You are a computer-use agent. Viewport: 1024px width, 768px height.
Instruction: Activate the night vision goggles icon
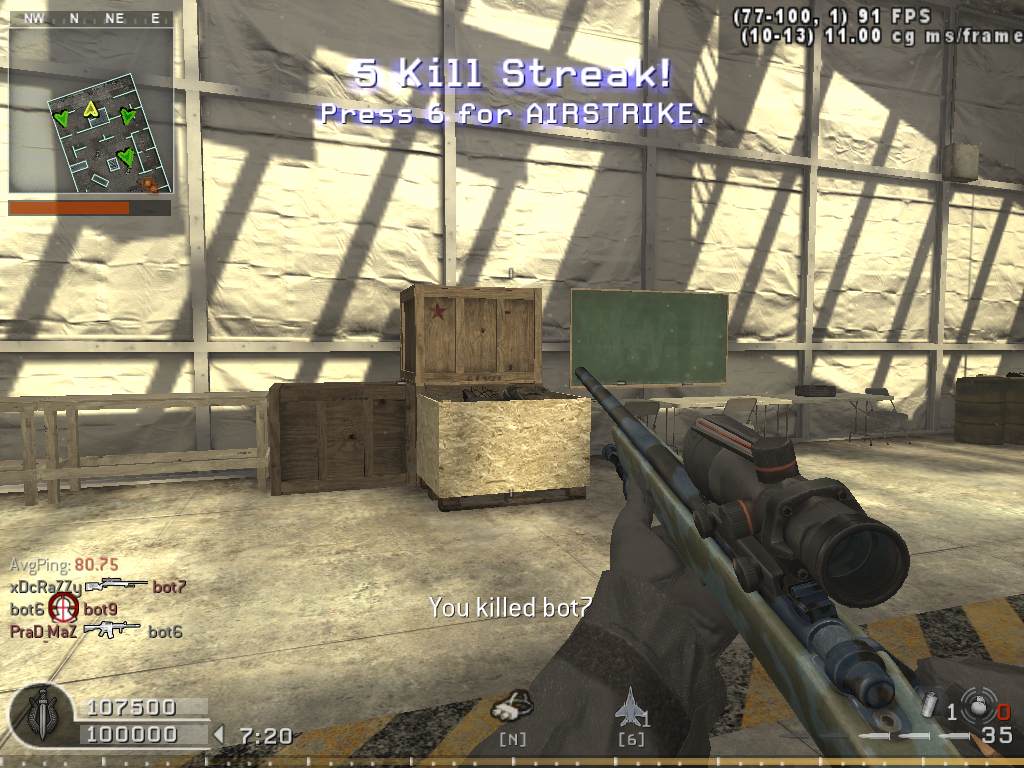tap(511, 707)
